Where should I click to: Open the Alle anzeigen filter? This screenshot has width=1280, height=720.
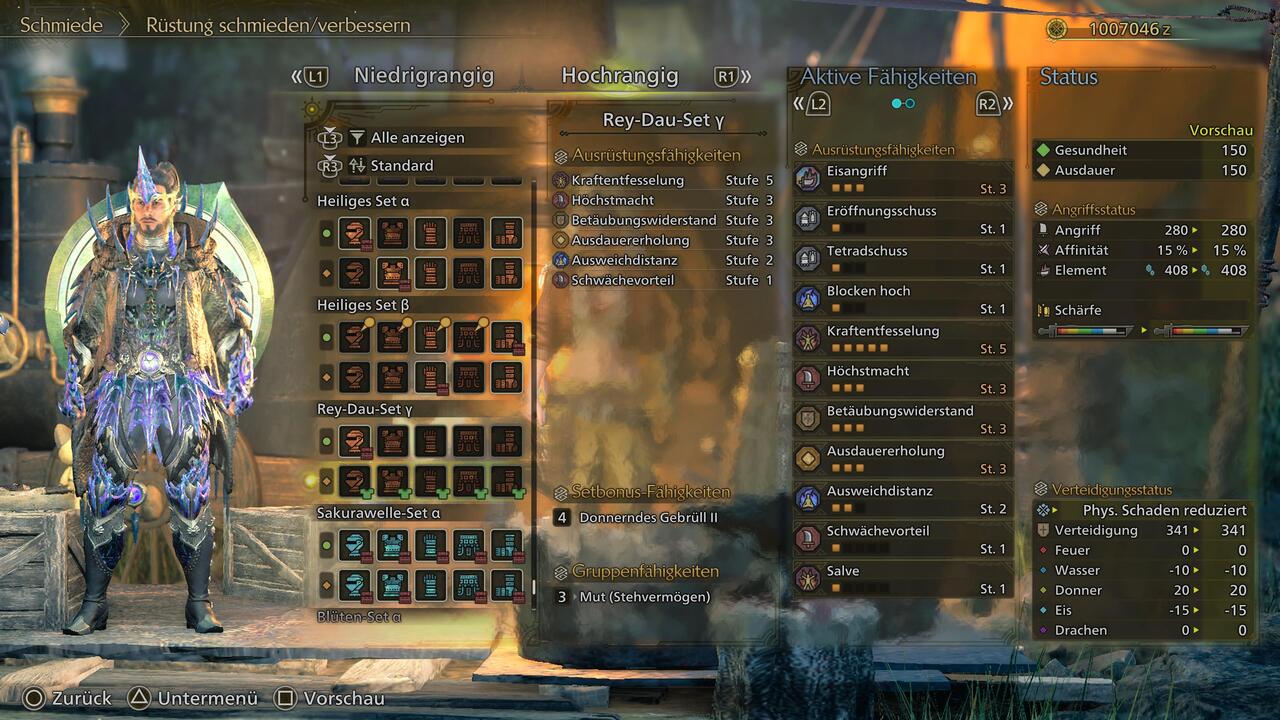point(417,138)
